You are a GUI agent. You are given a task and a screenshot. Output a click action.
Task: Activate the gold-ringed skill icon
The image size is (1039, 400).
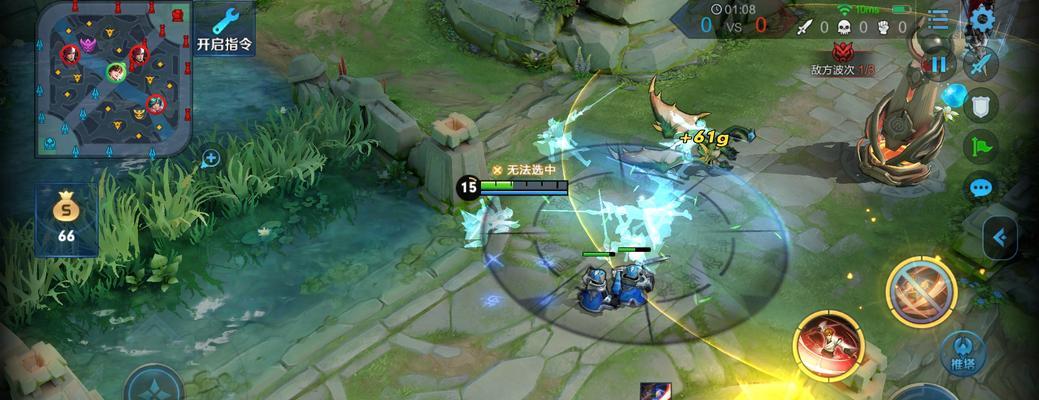(x=921, y=291)
